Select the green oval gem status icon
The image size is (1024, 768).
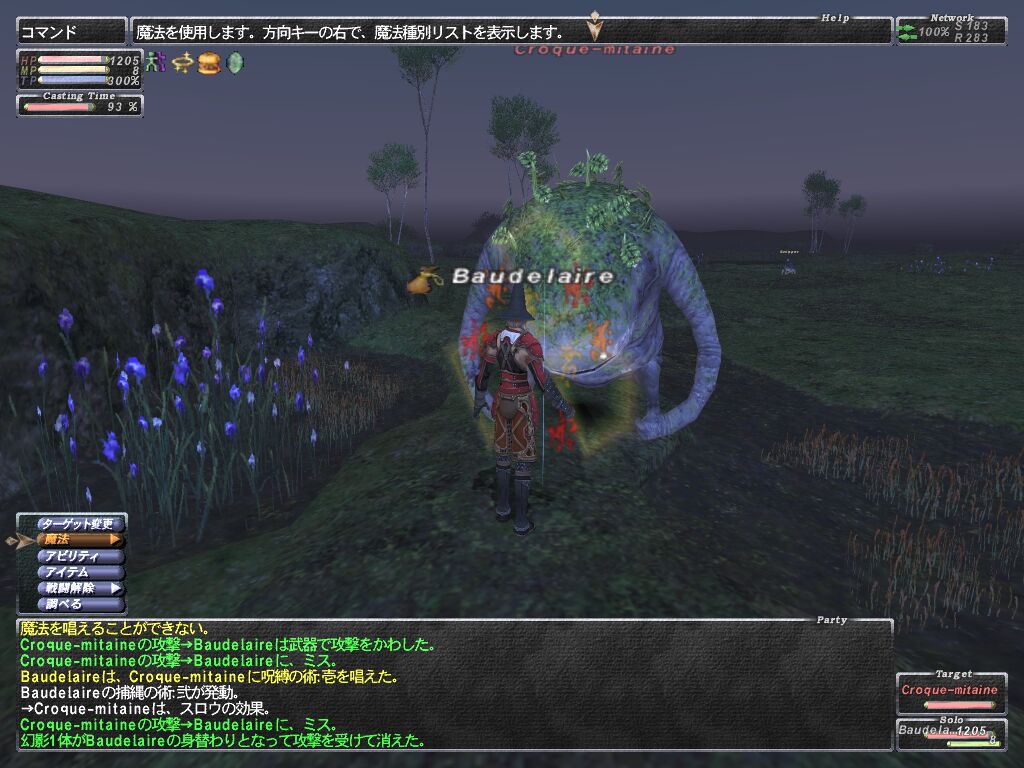pyautogui.click(x=235, y=63)
